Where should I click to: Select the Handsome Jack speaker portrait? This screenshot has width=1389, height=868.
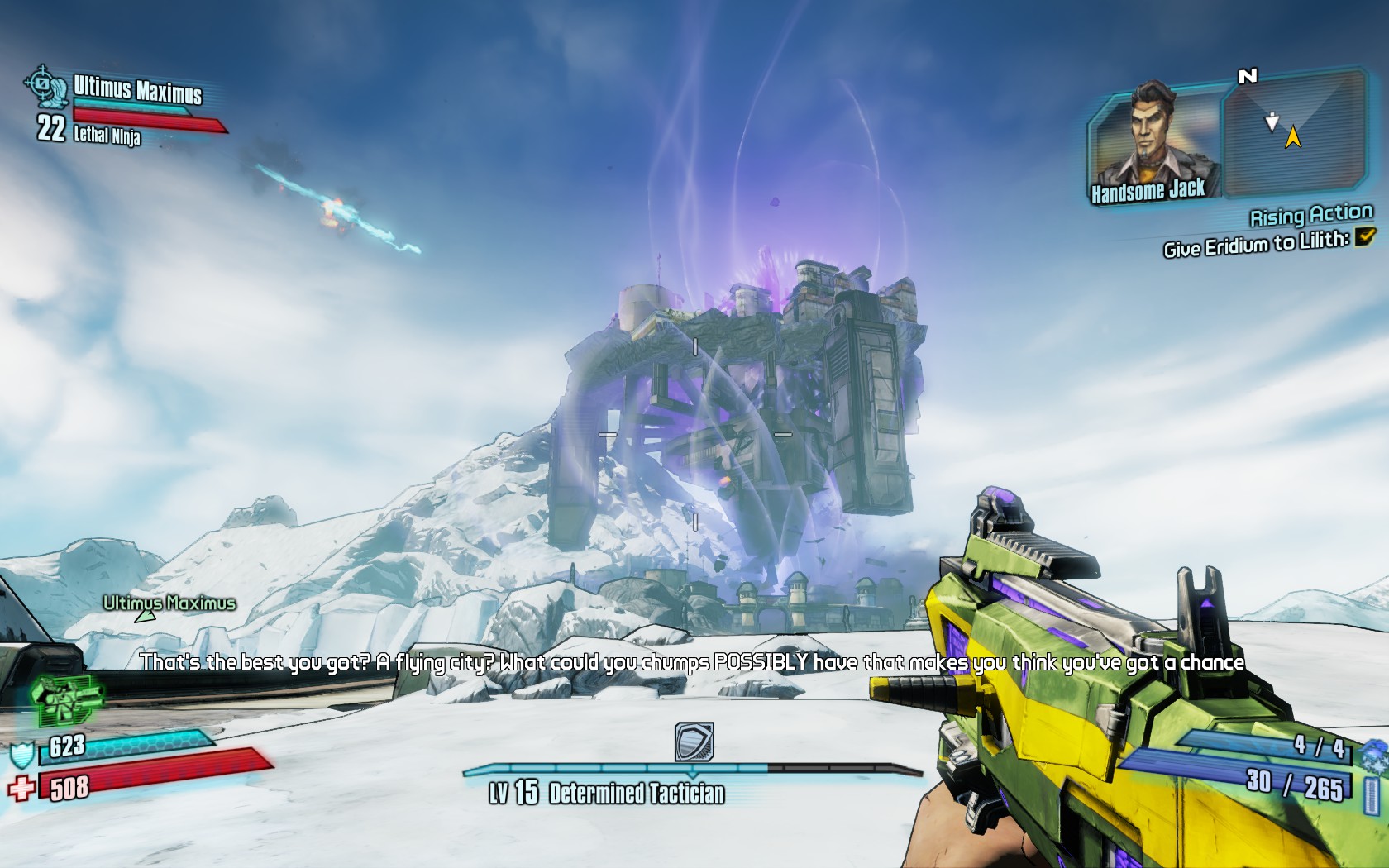[1155, 139]
